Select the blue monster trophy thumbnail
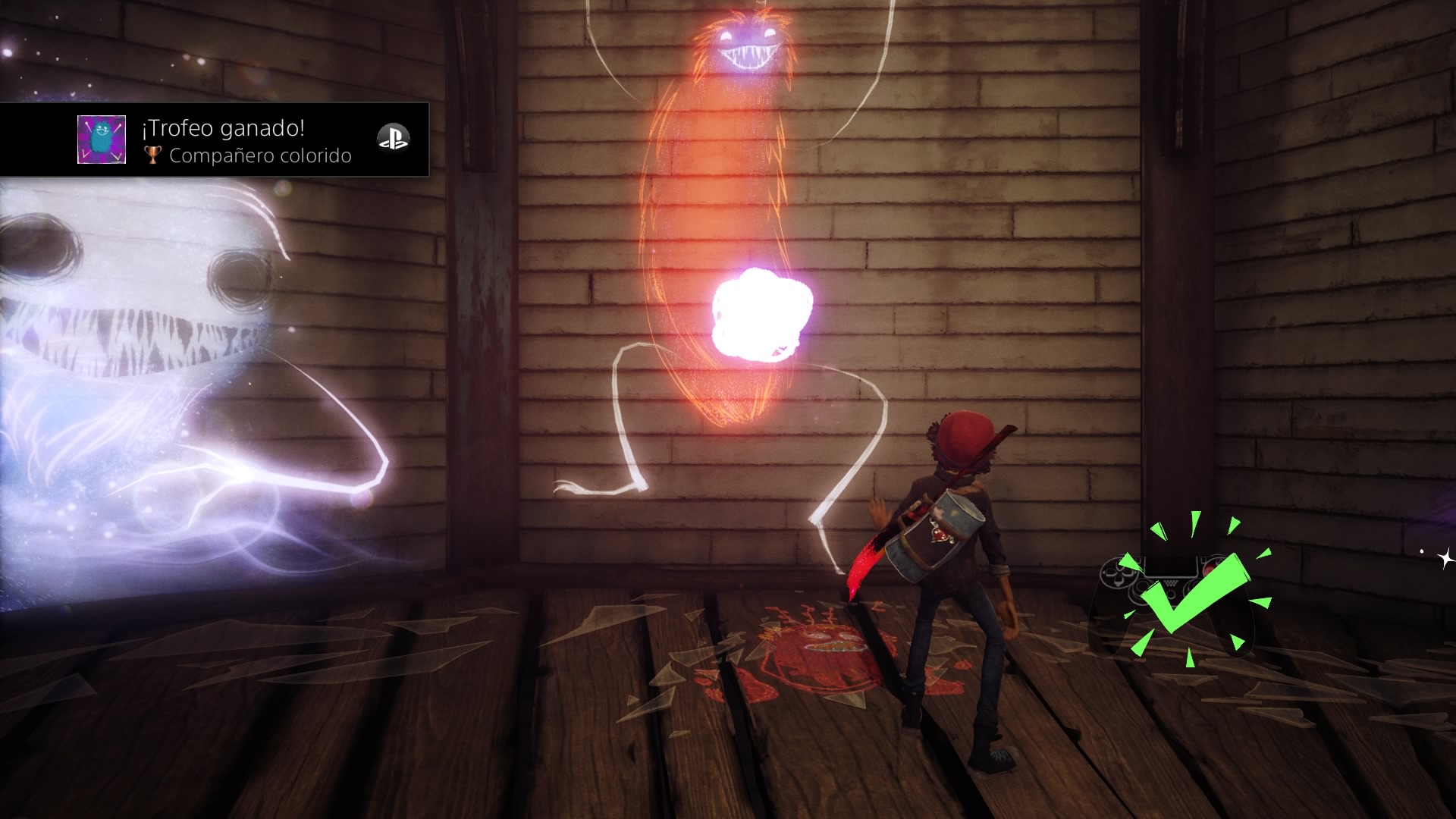 coord(102,140)
